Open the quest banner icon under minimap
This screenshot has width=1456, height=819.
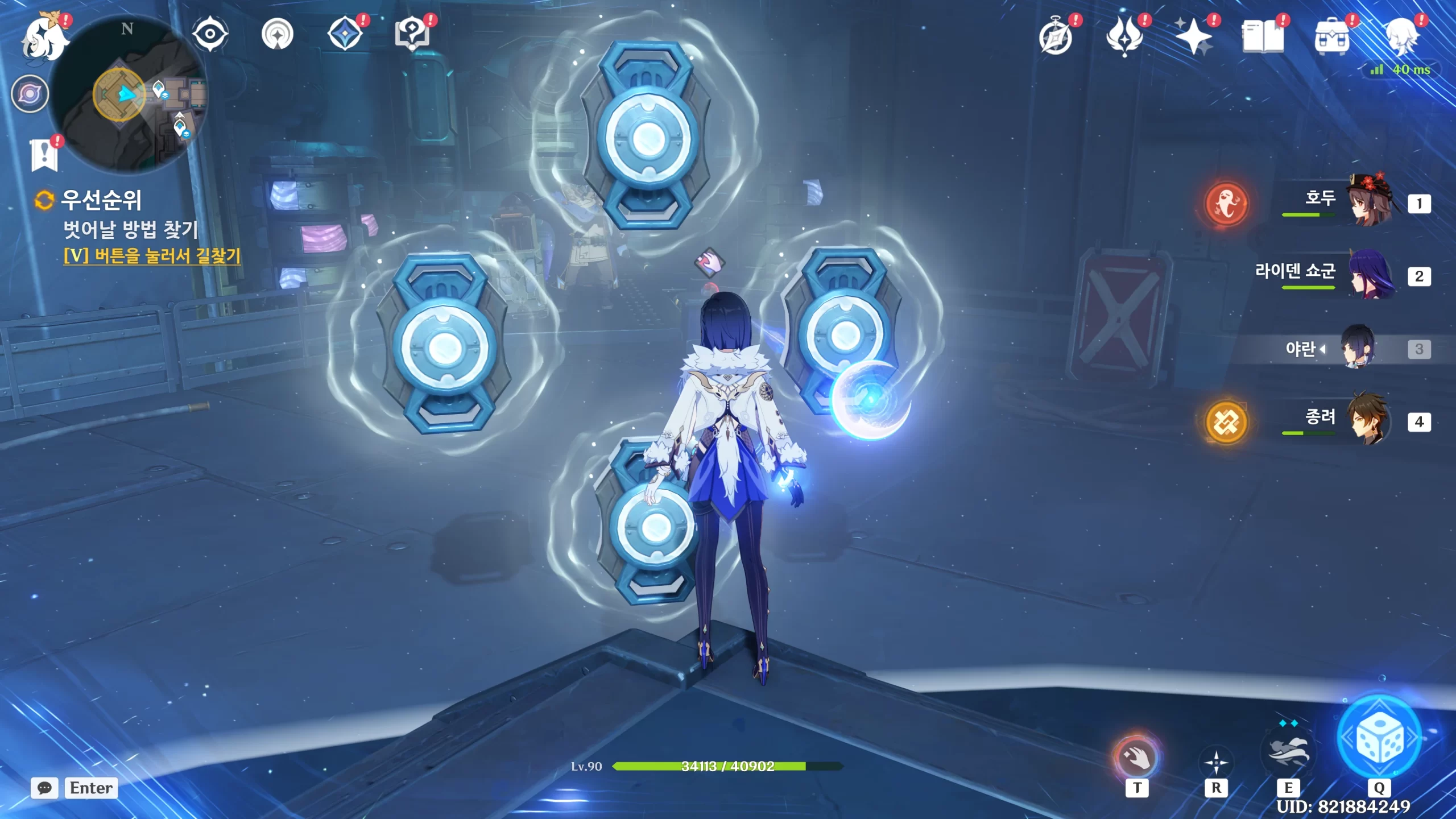click(44, 154)
